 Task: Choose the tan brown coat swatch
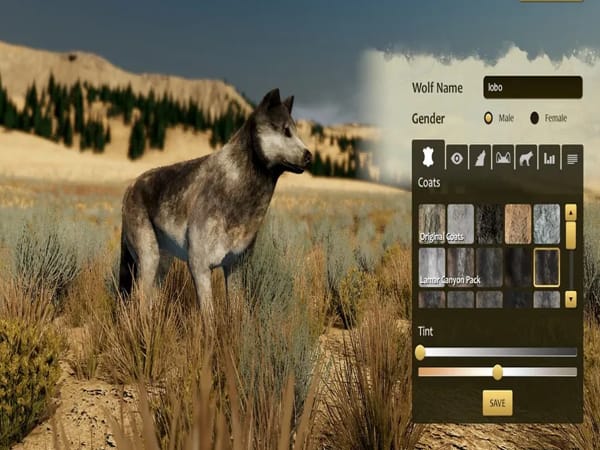pyautogui.click(x=518, y=224)
